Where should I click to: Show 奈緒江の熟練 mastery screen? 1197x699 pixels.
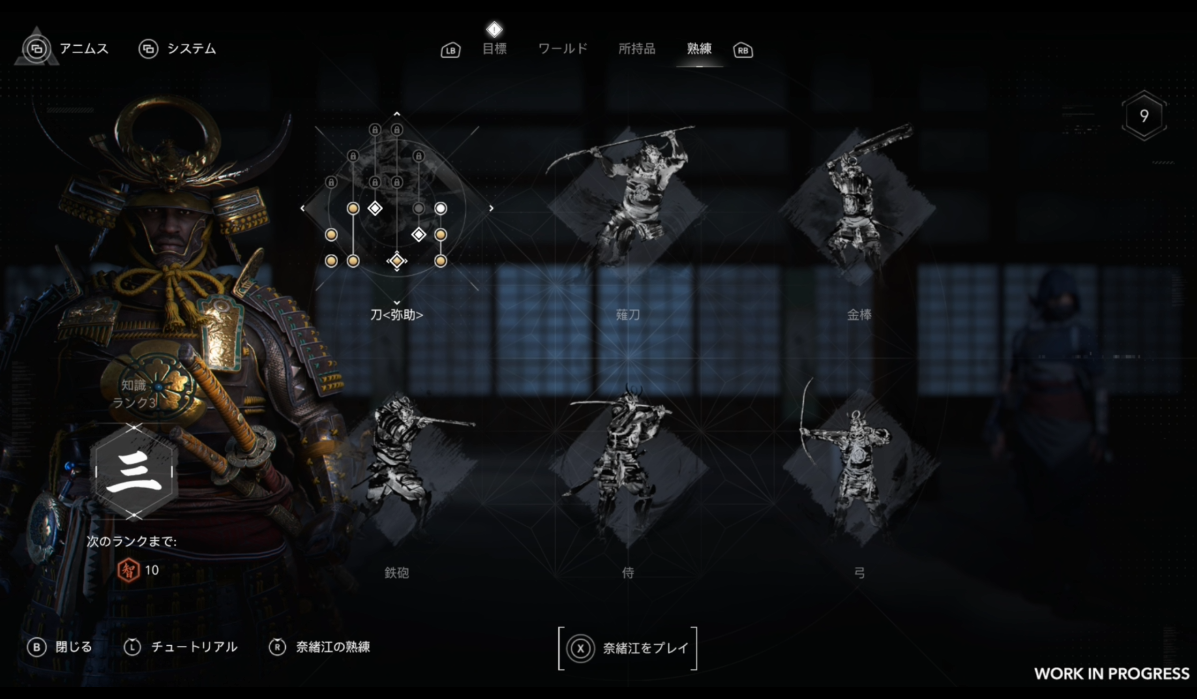320,647
